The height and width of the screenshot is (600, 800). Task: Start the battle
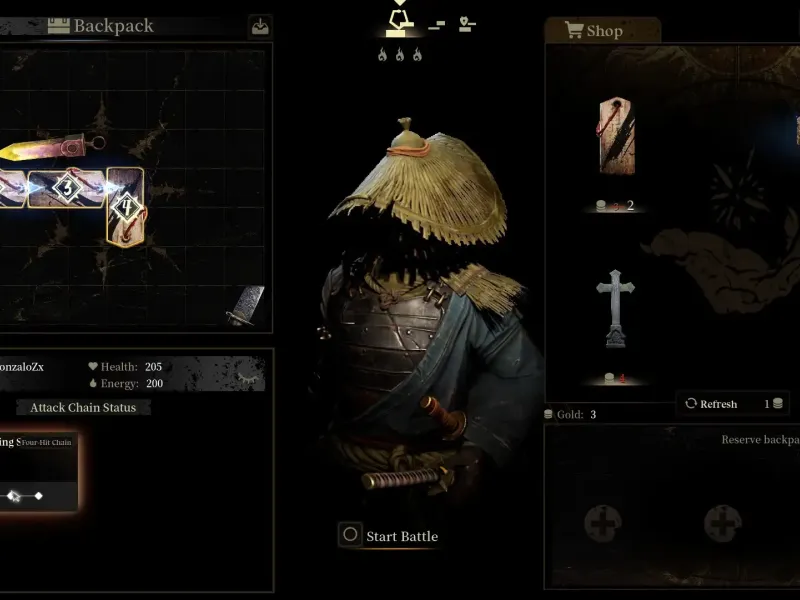(391, 536)
